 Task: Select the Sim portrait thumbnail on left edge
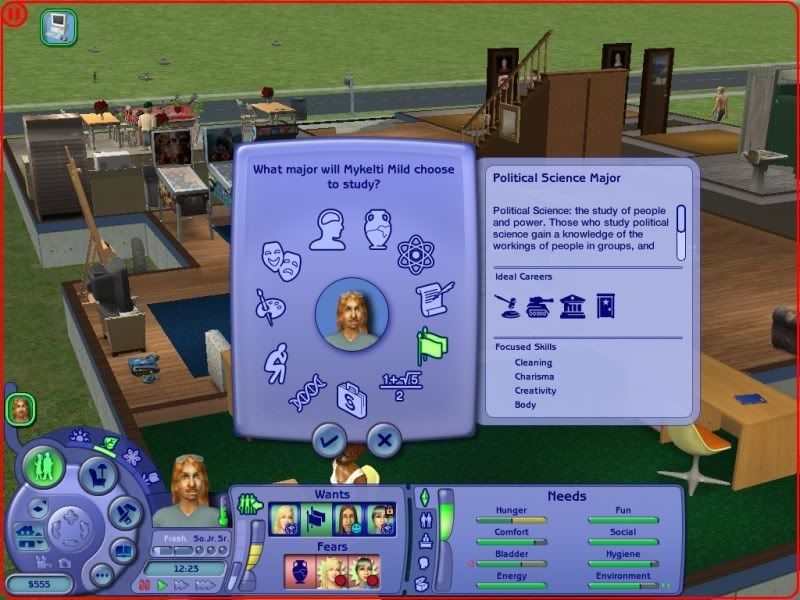19,408
